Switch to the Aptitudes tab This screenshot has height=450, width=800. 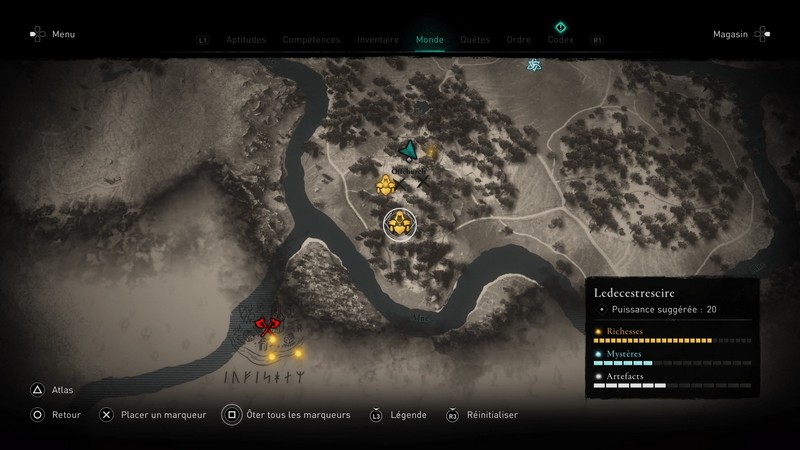(x=246, y=40)
